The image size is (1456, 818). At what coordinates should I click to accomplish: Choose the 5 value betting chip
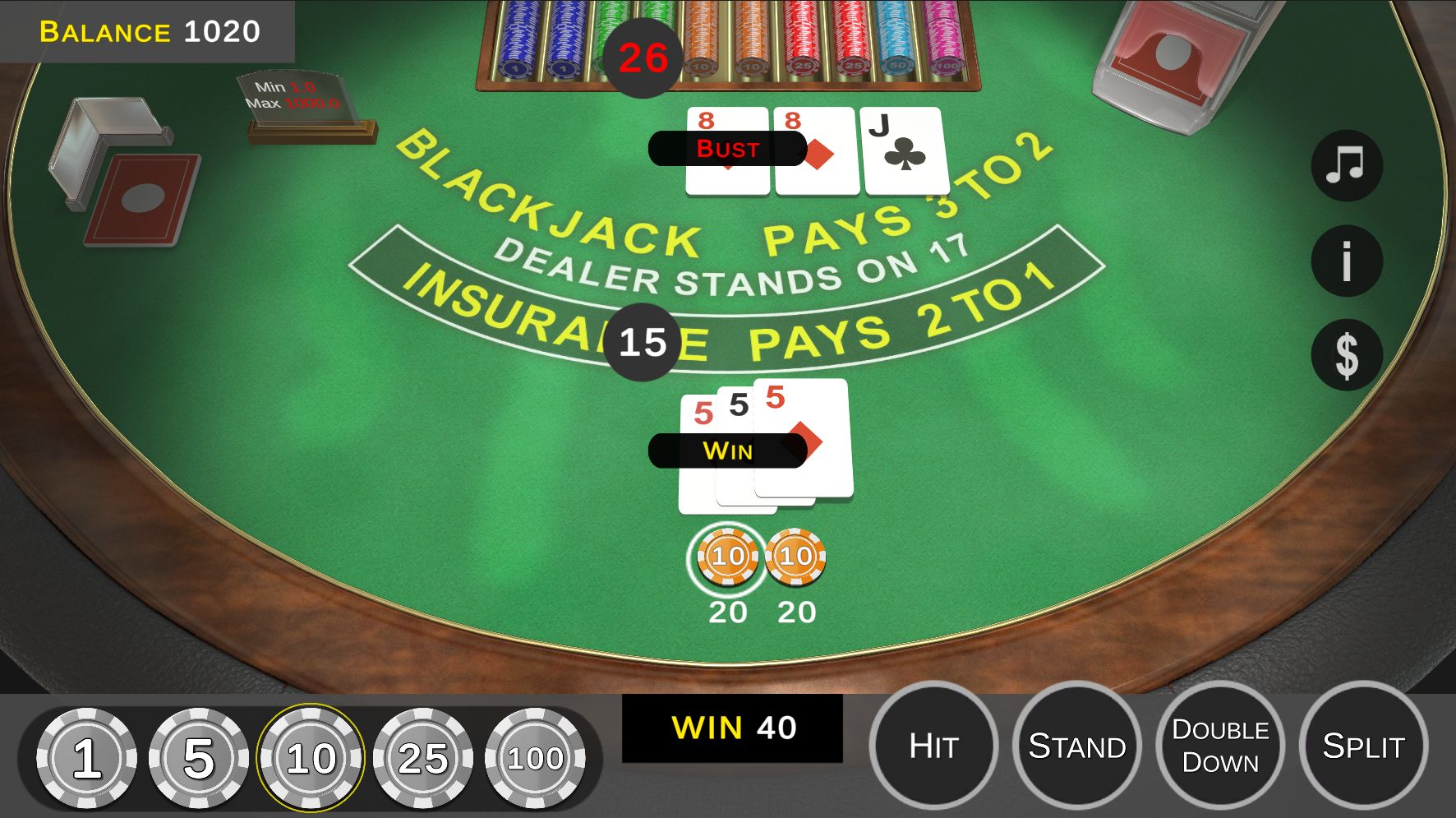[199, 758]
